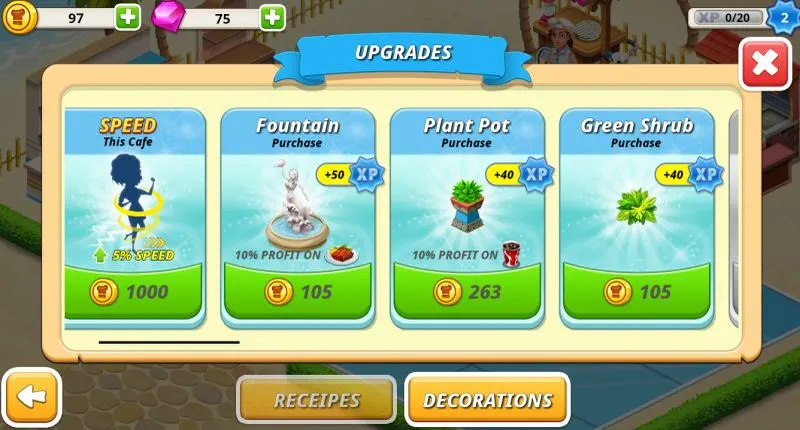Buy the Speed upgrade for 1000 coins
This screenshot has height=430, width=800.
click(133, 292)
